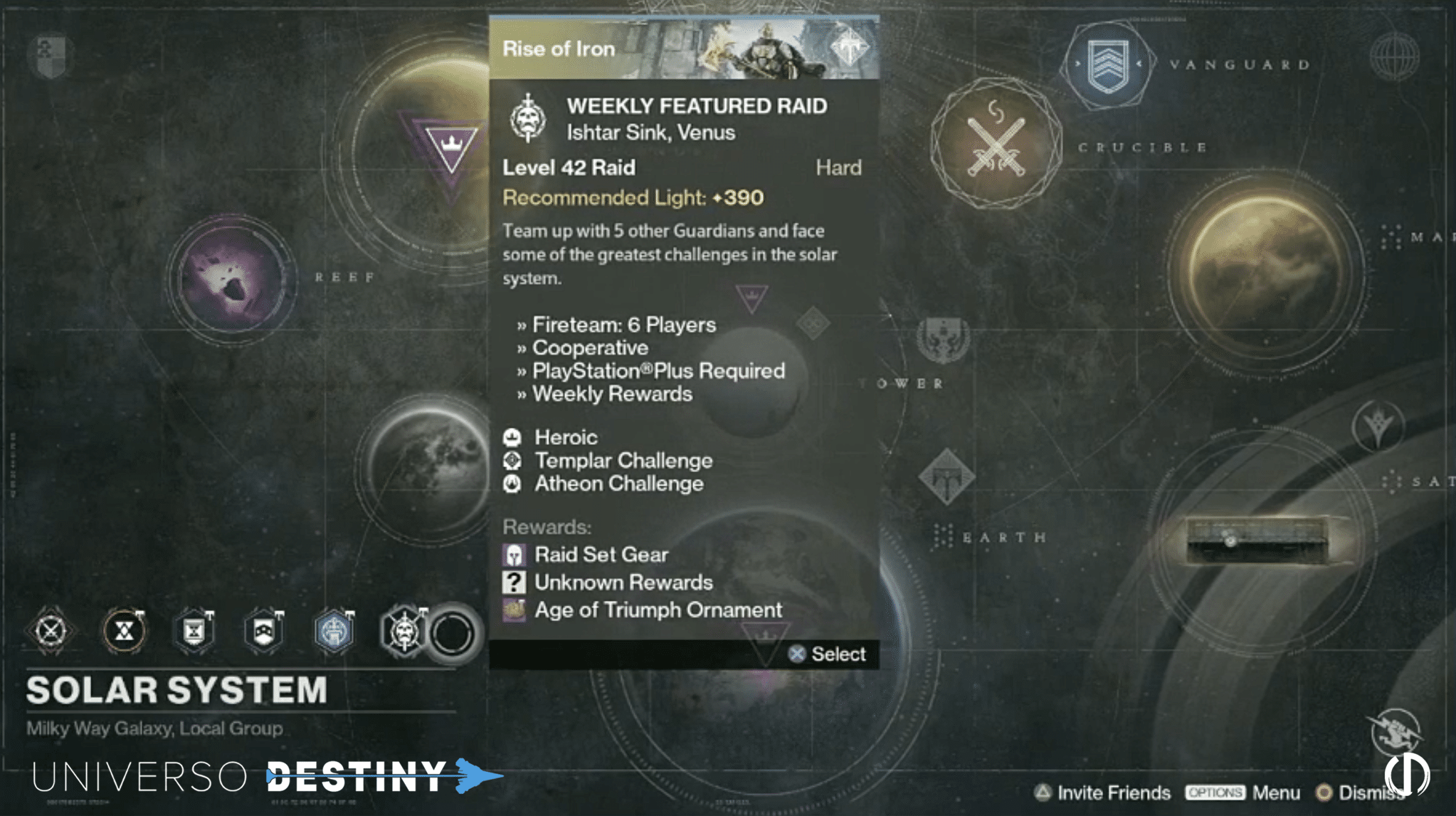
Task: Select the banner with three circles activity icon
Action: click(x=264, y=631)
